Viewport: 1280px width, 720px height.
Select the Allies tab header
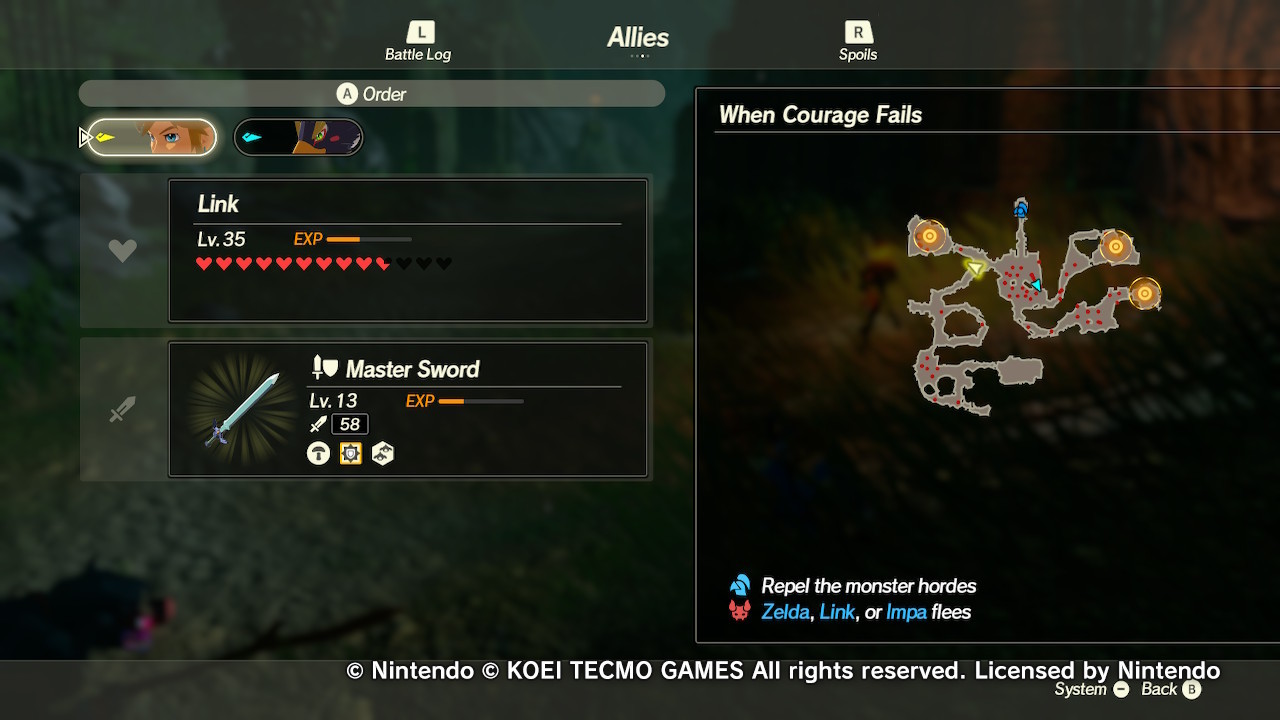(637, 38)
